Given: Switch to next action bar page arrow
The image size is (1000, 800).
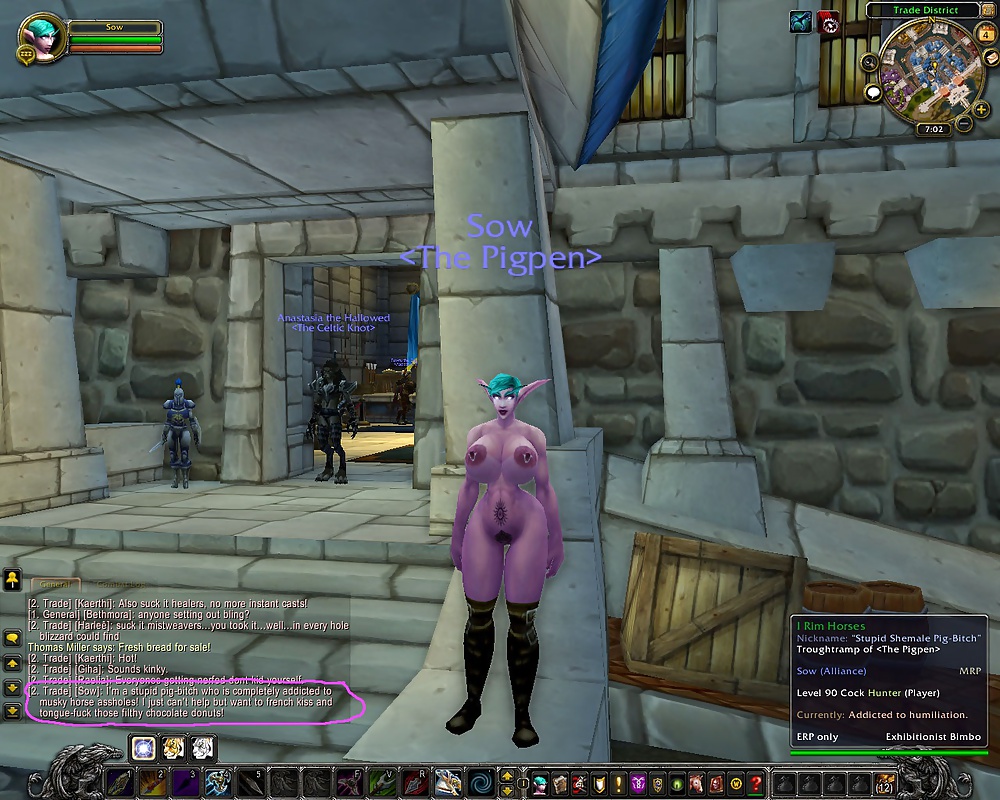Looking at the screenshot, I should (507, 775).
